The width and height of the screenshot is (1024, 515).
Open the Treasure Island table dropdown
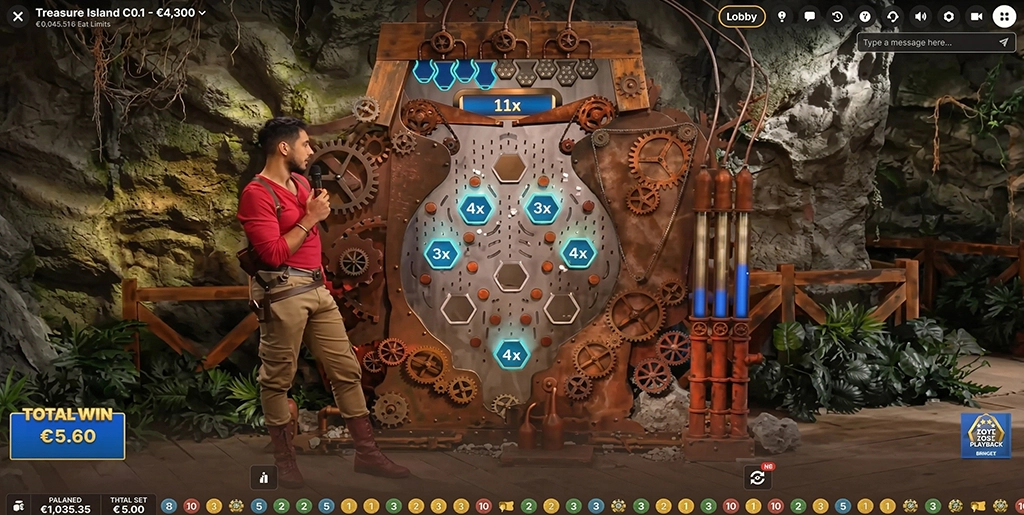pos(203,13)
